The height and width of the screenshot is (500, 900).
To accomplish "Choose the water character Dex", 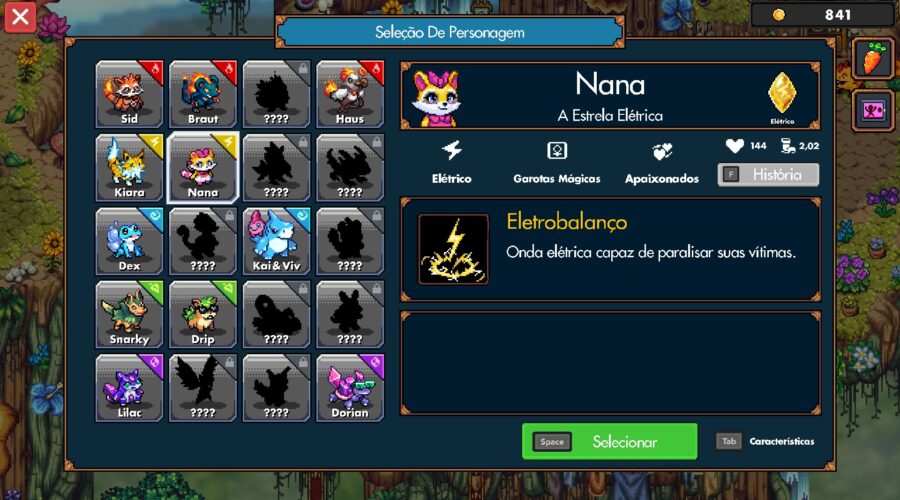I will tap(129, 241).
